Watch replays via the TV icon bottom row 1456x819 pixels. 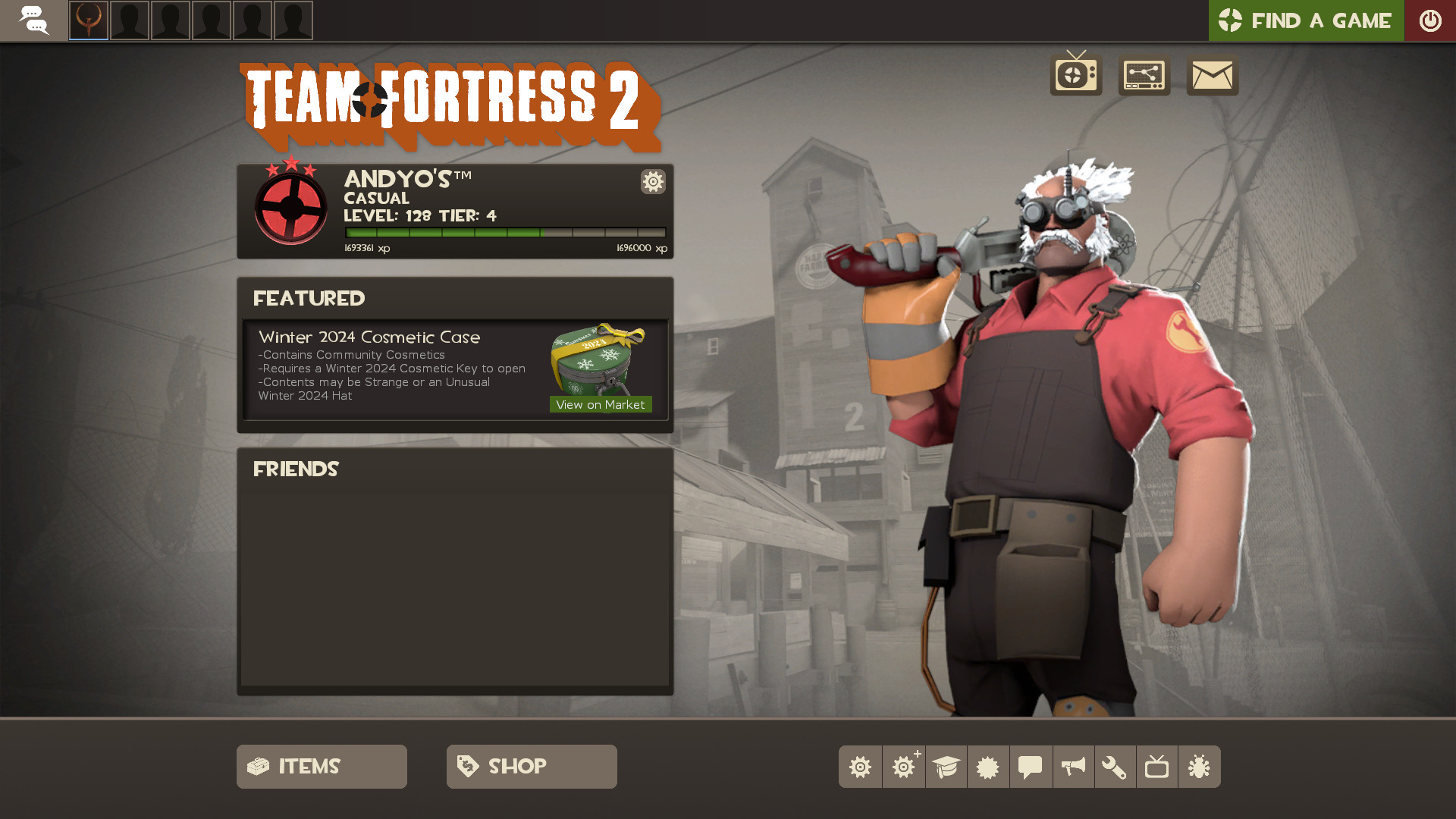point(1157,767)
